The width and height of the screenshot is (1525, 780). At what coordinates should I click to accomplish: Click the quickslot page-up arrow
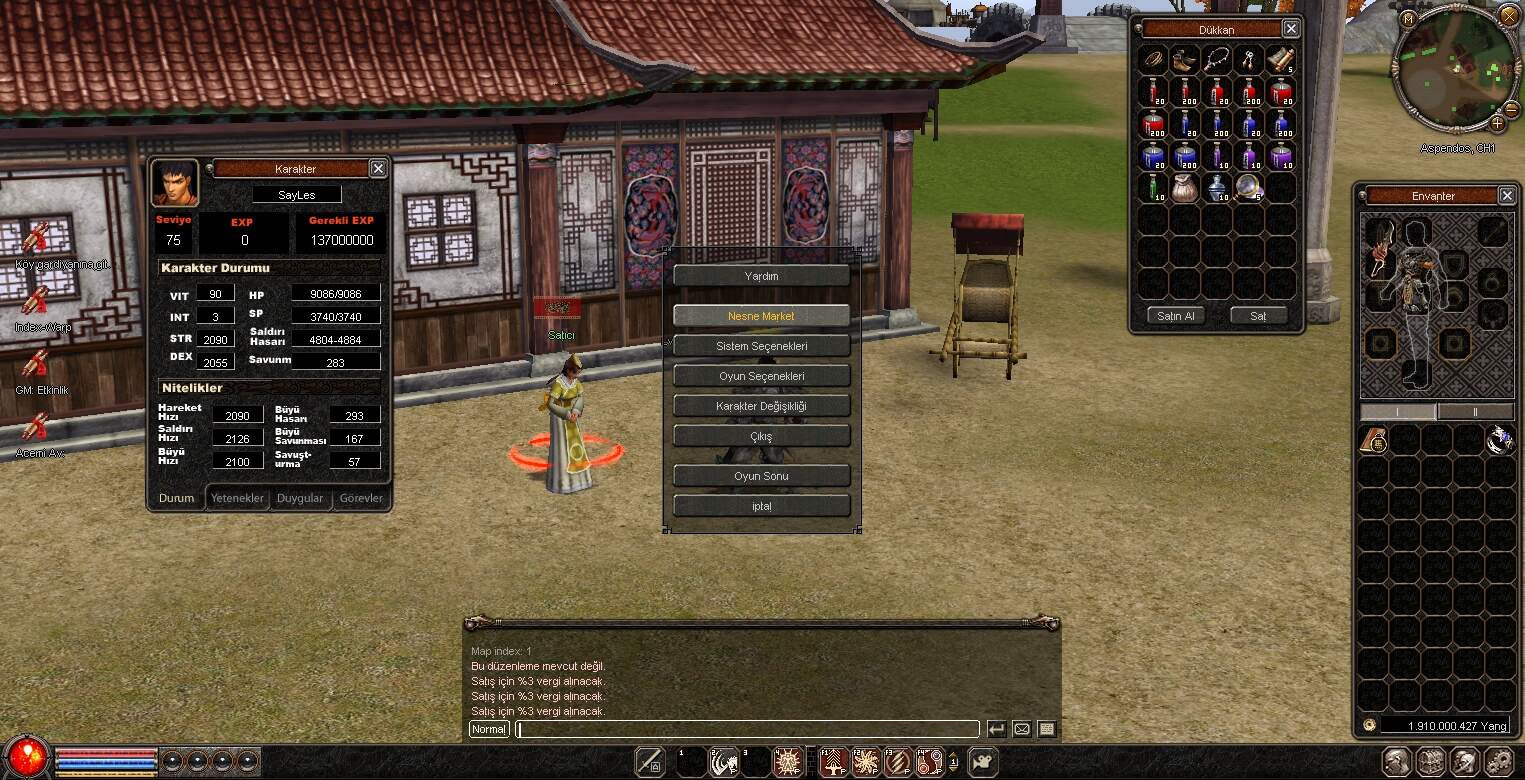[954, 755]
